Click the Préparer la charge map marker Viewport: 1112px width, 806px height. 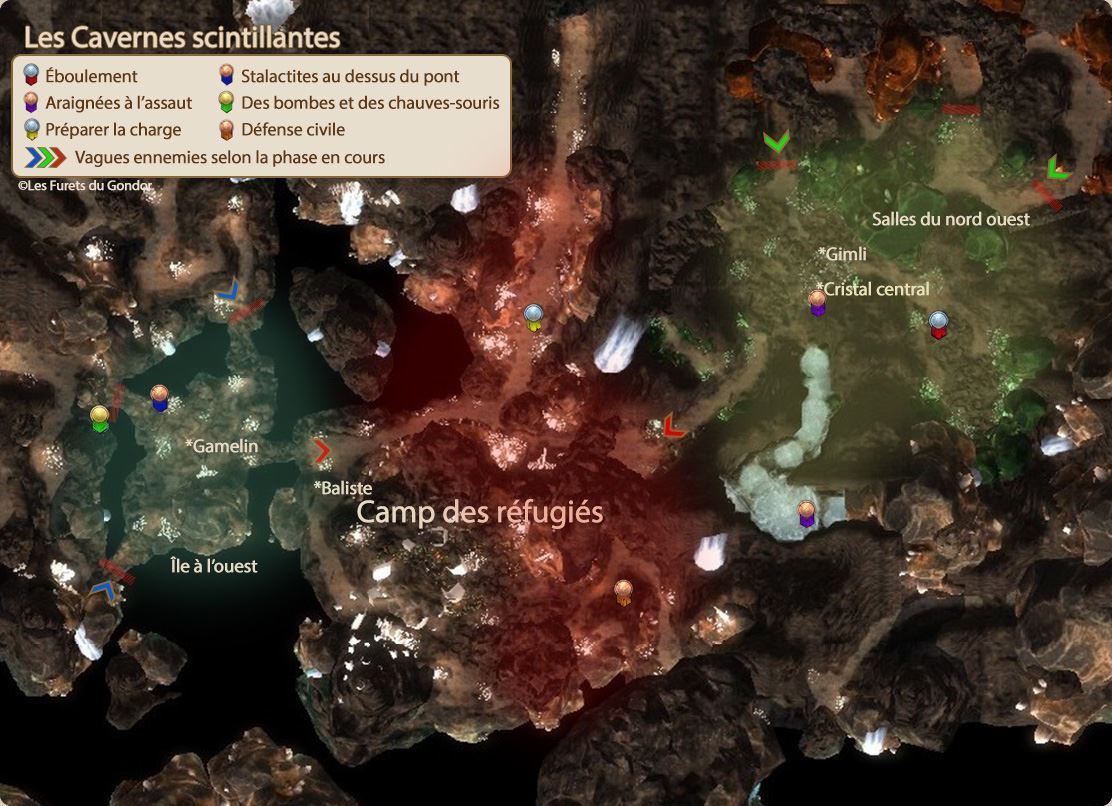pyautogui.click(x=534, y=316)
